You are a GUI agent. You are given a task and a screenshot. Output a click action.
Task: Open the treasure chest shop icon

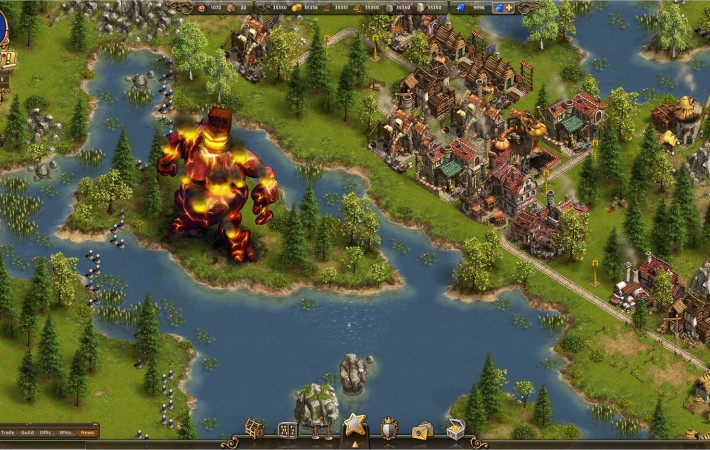(x=455, y=430)
